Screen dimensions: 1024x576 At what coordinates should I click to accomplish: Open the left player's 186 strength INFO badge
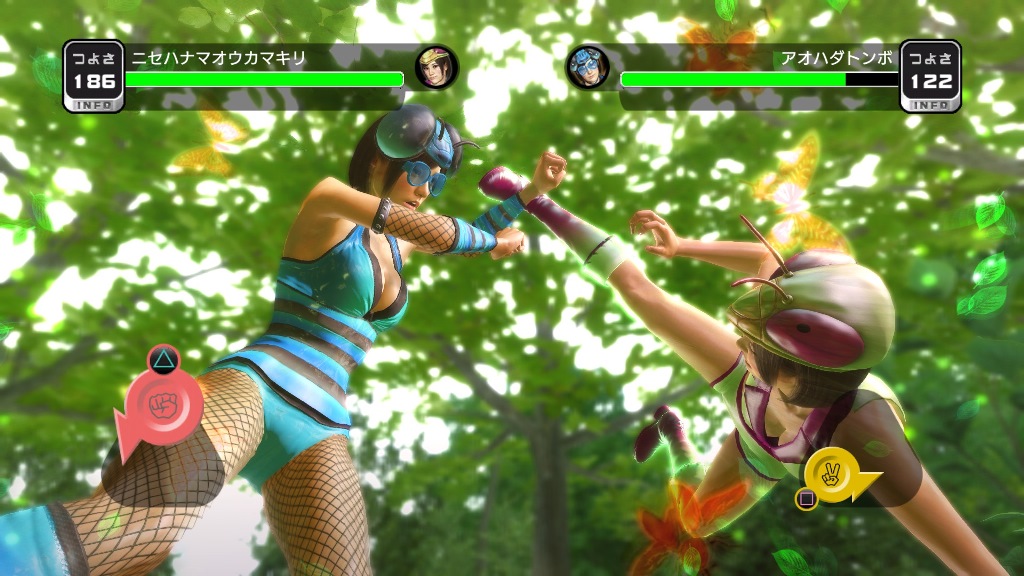coord(93,76)
